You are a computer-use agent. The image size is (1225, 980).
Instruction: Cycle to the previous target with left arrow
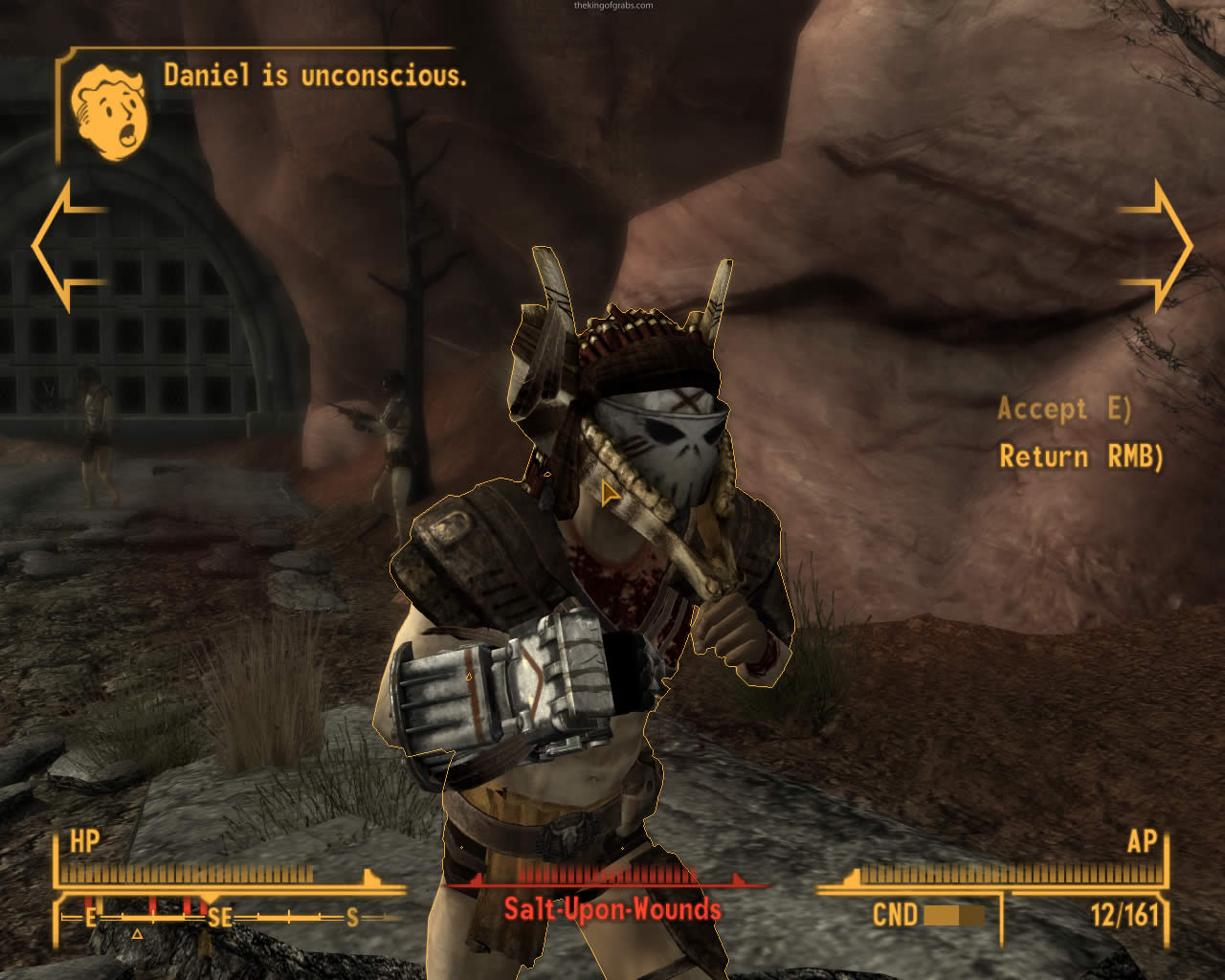coord(69,246)
